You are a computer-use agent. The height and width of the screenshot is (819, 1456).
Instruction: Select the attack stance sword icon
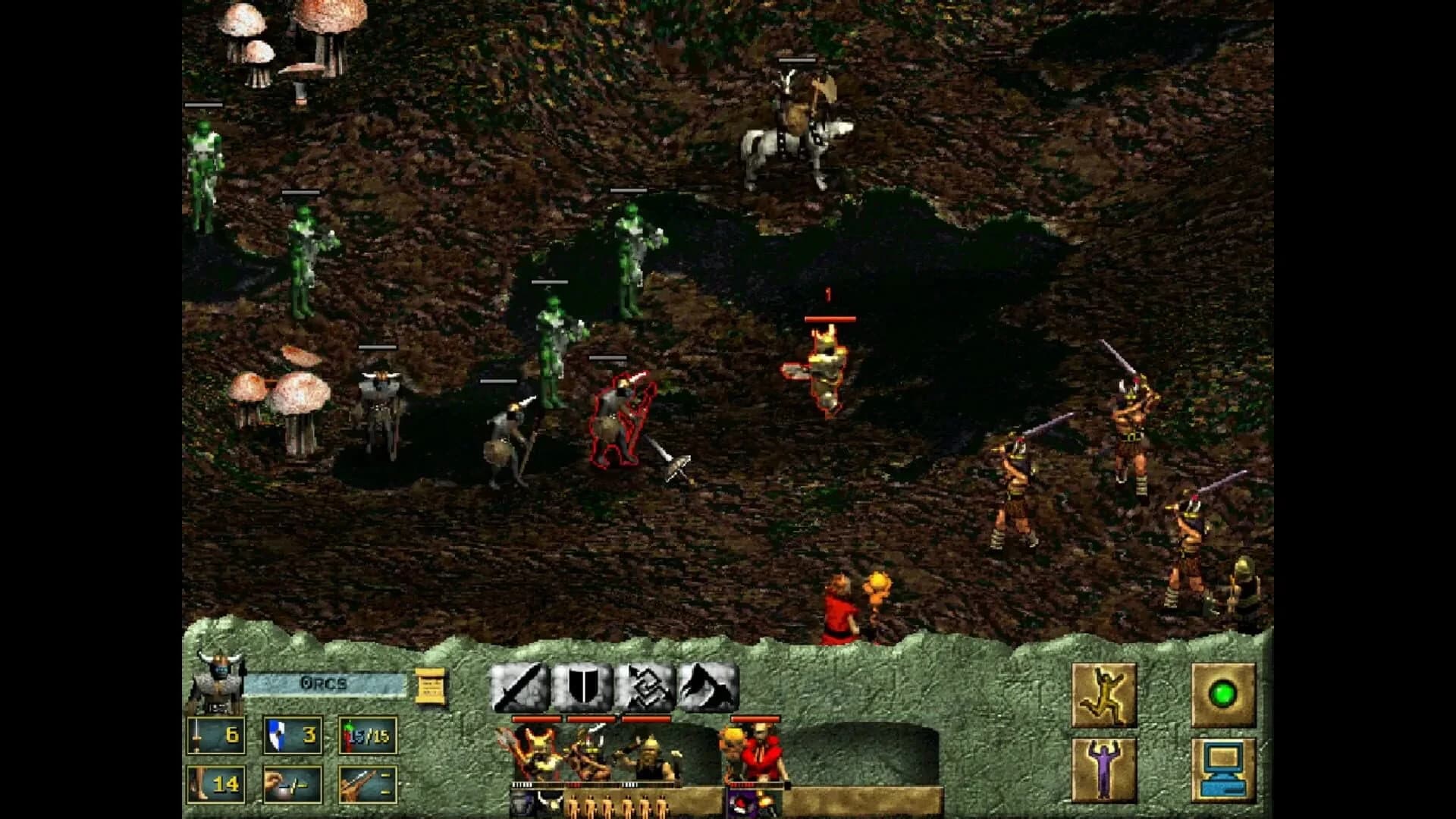click(522, 686)
